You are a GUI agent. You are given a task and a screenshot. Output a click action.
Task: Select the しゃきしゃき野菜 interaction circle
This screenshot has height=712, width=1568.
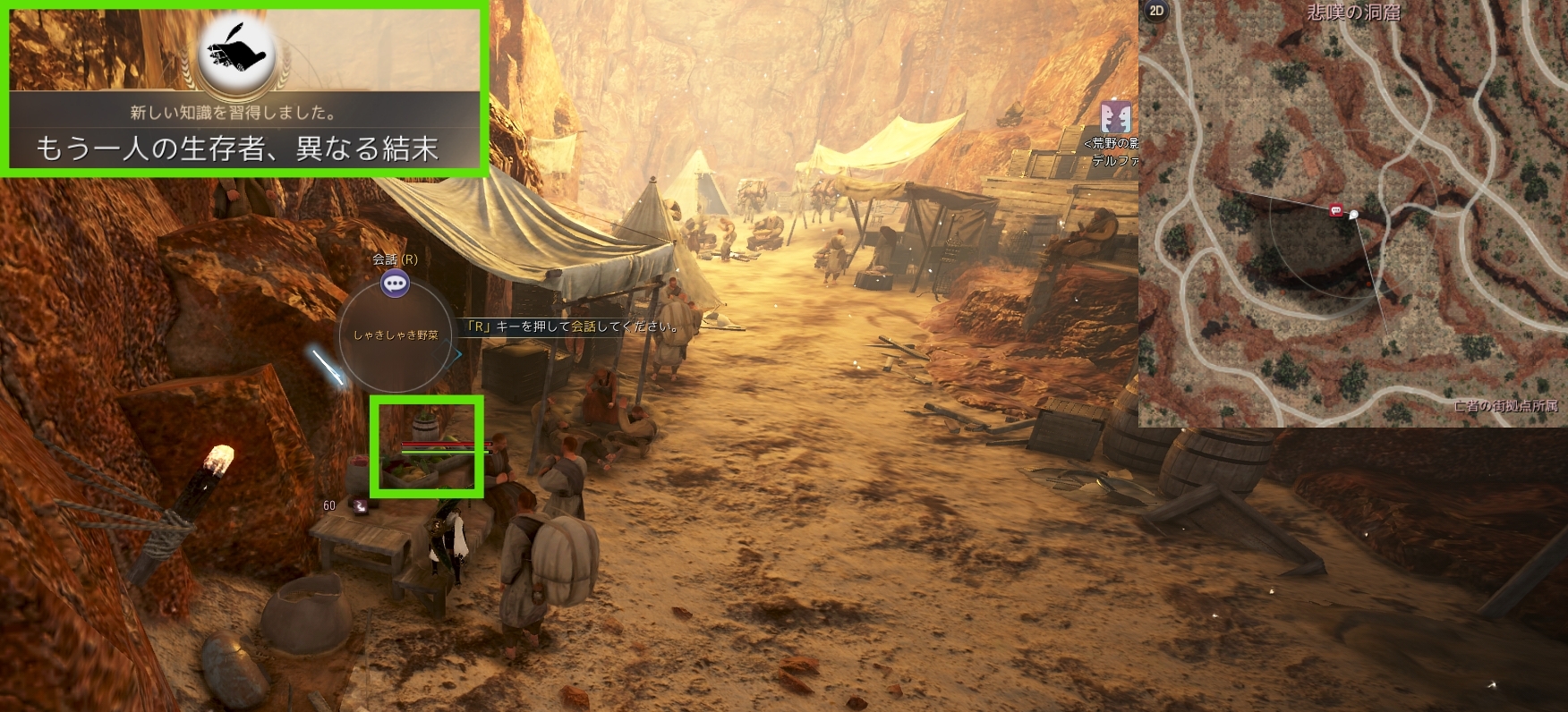395,335
